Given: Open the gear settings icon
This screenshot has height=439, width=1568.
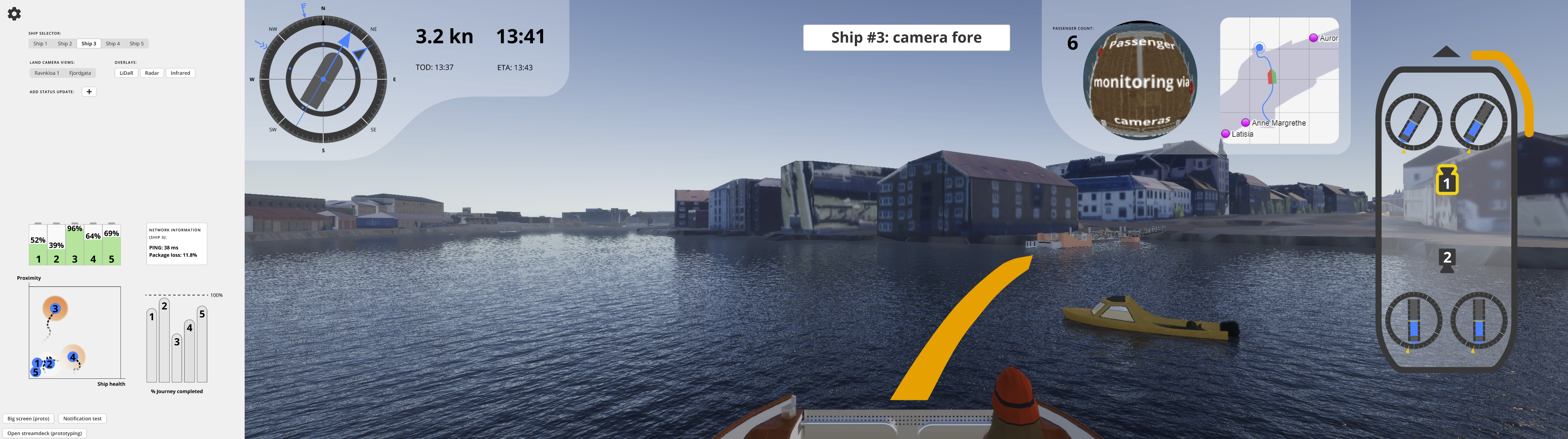Looking at the screenshot, I should point(14,14).
